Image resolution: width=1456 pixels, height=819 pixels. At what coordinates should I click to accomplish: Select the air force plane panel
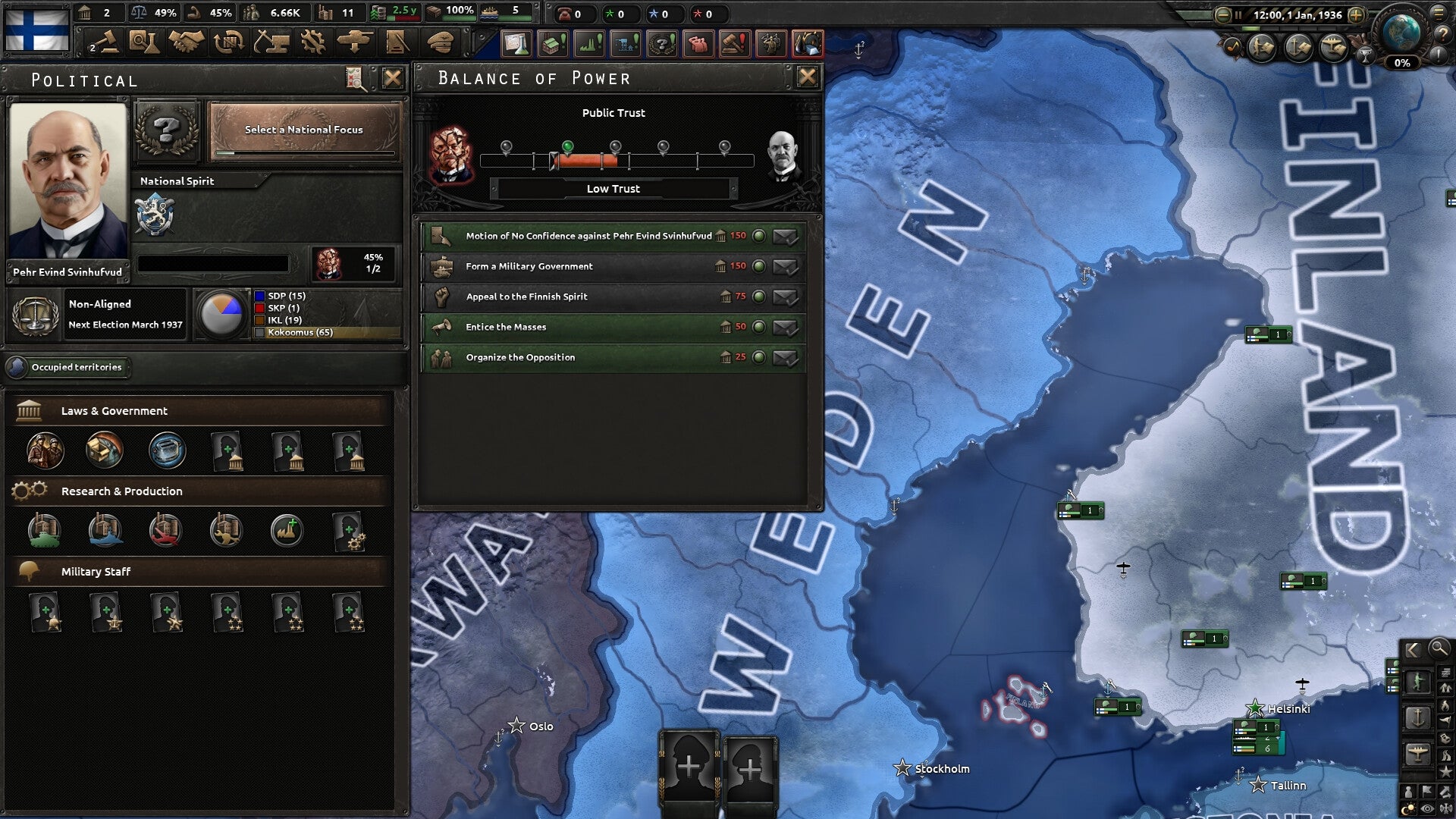[1419, 754]
